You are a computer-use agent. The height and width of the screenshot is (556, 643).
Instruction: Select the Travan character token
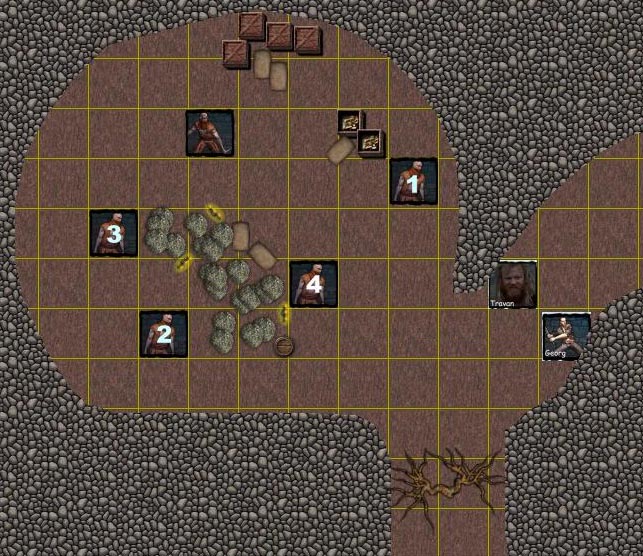513,284
